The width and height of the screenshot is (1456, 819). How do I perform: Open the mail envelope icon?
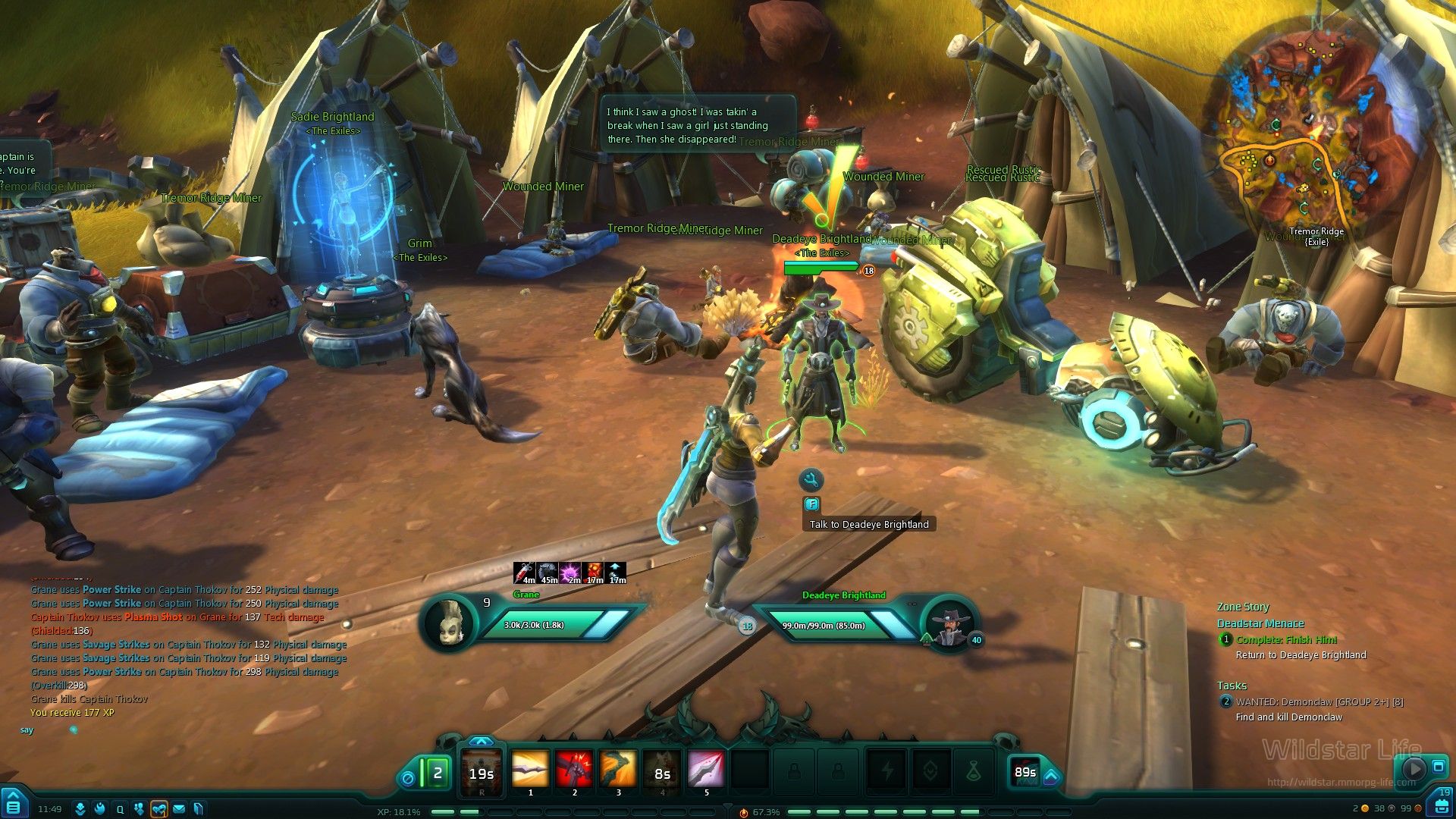179,809
